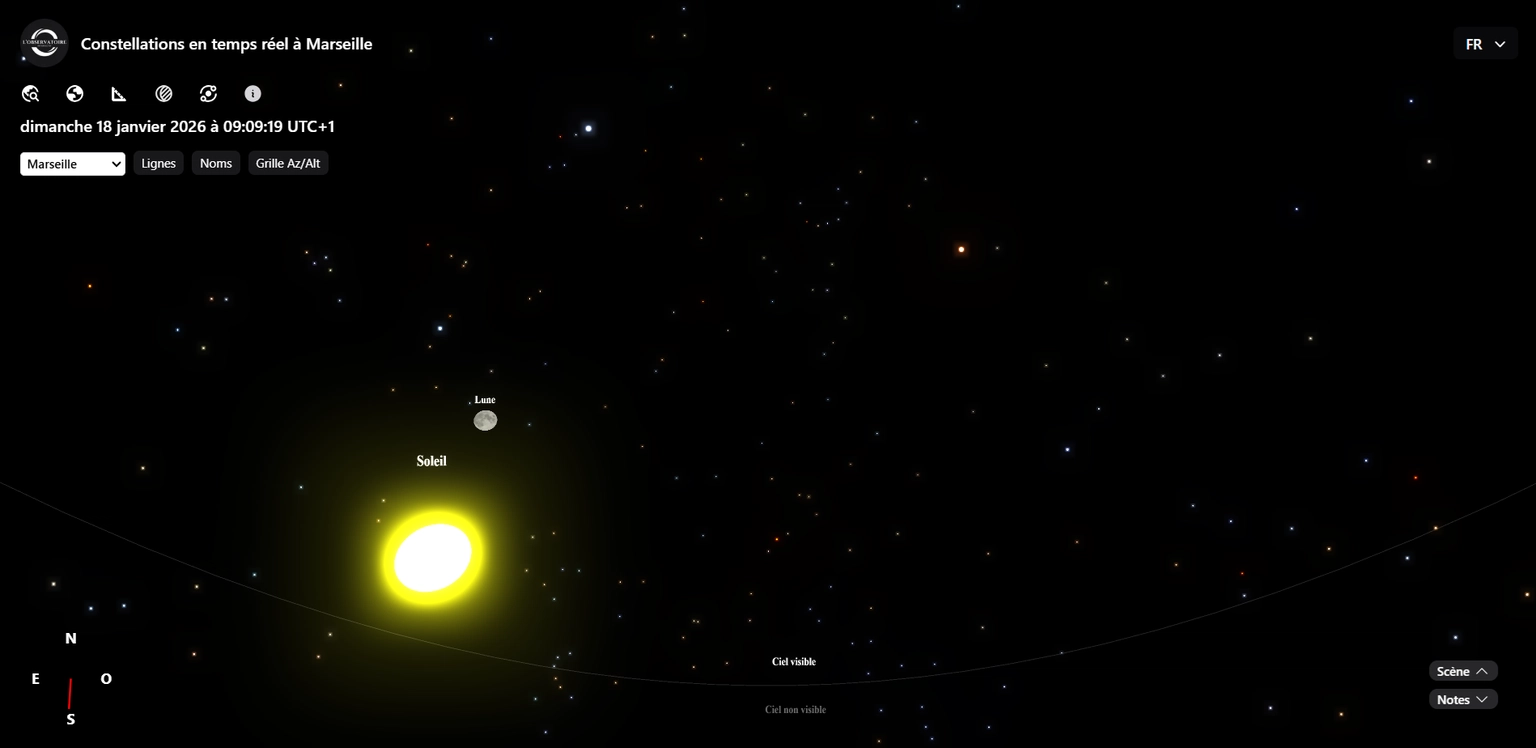Click the Sun disc in the sky view

pyautogui.click(x=432, y=555)
